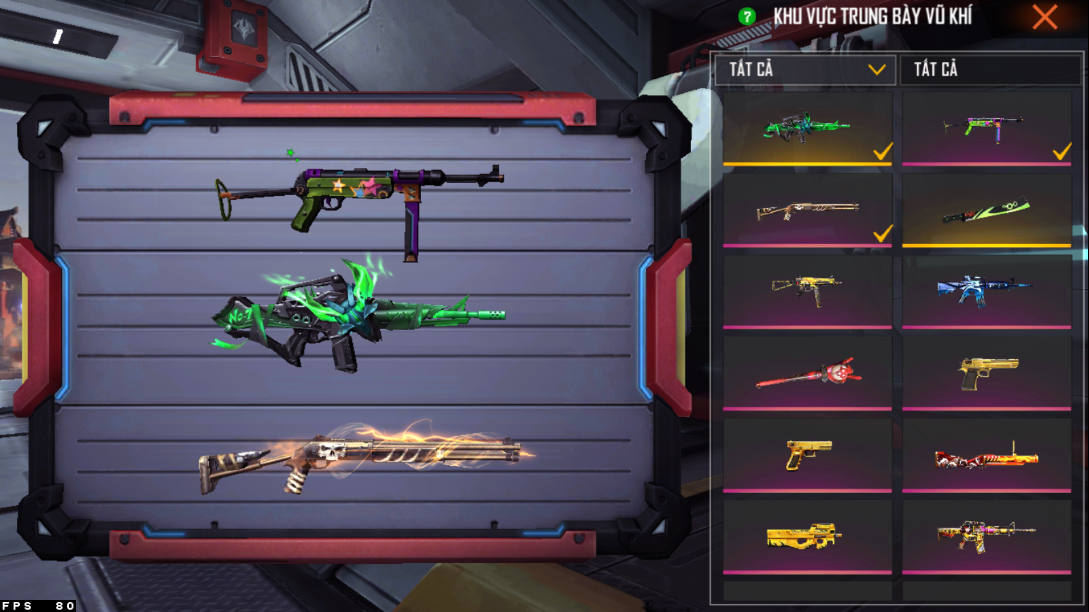Pick the red baseball bat thumbnail
The image size is (1089, 612).
click(x=807, y=373)
